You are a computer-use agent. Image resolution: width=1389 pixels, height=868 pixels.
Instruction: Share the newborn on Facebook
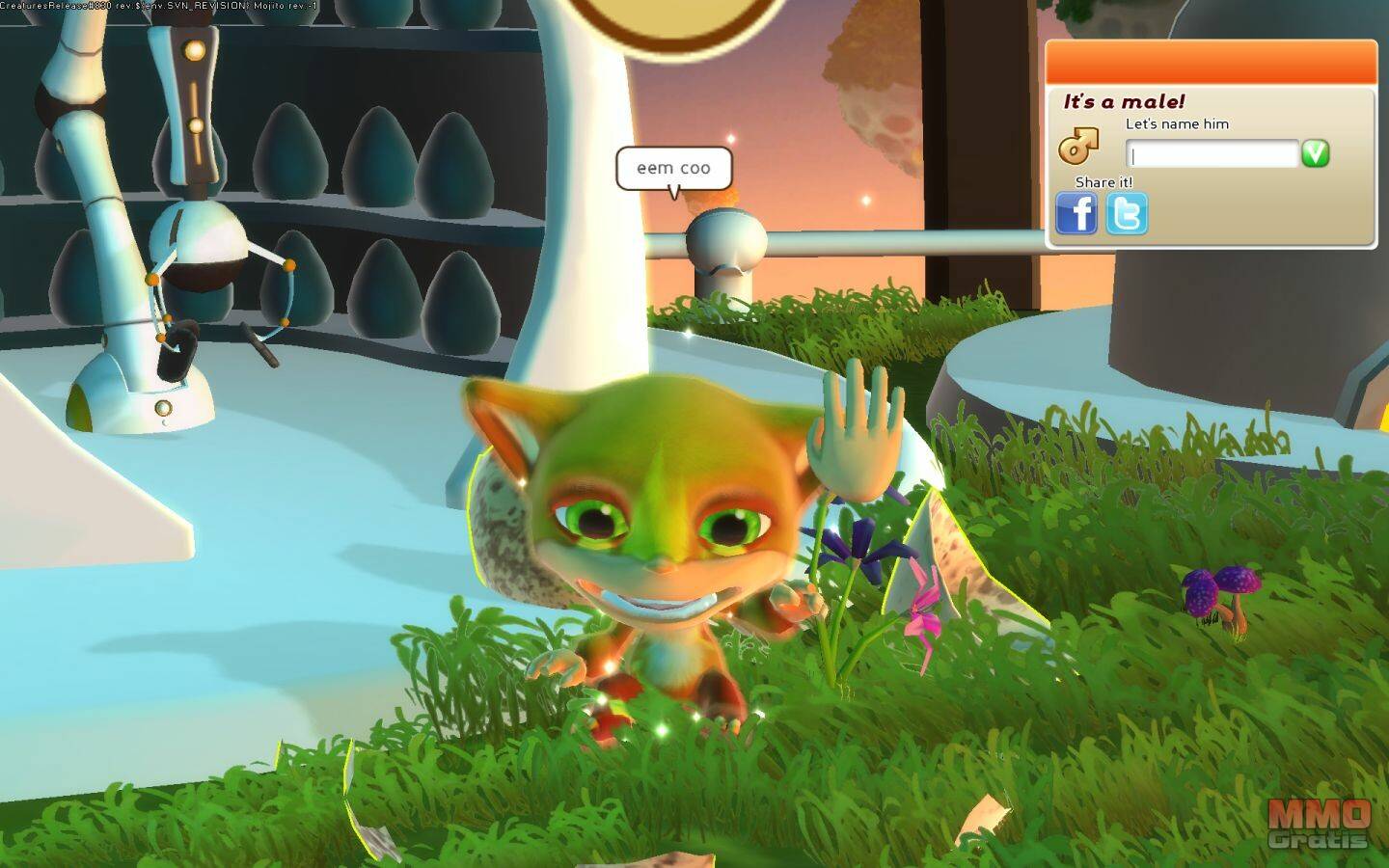[x=1076, y=213]
